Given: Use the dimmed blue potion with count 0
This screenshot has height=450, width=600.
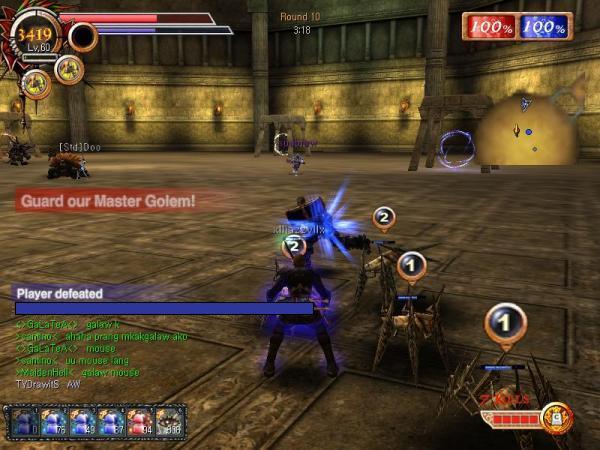Looking at the screenshot, I should 23,422.
